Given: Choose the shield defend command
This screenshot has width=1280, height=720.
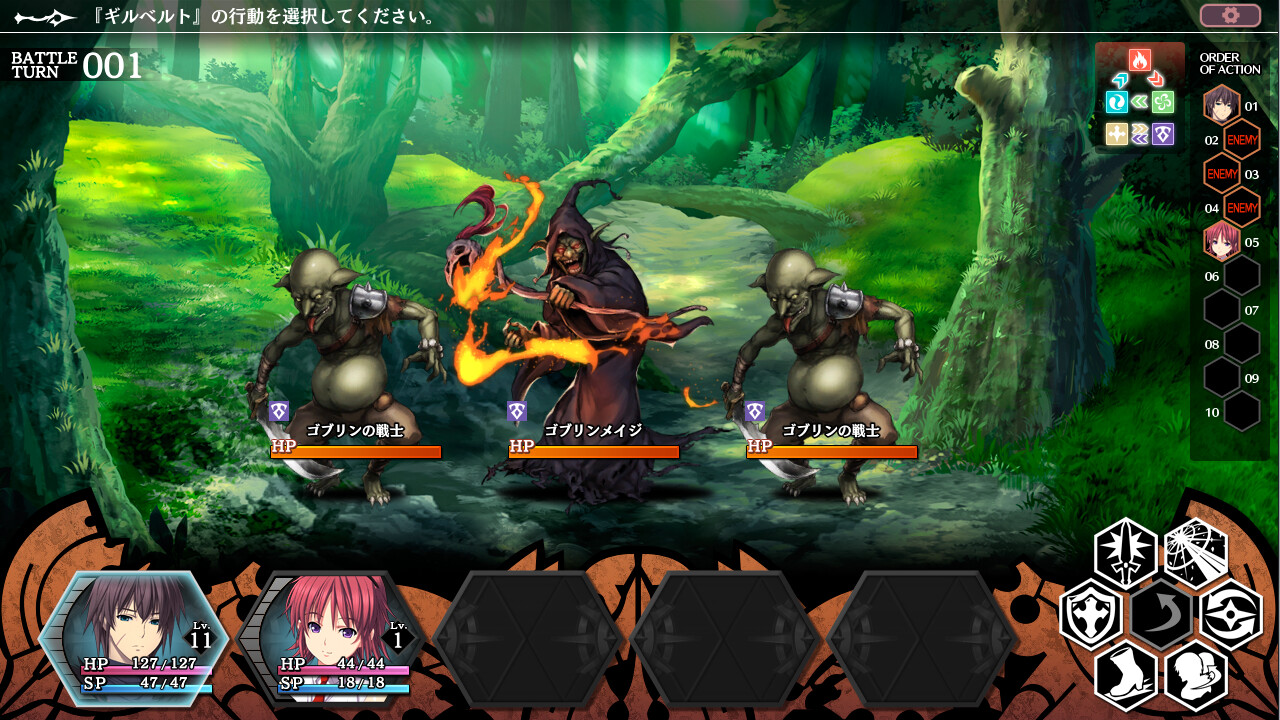Looking at the screenshot, I should point(1090,614).
